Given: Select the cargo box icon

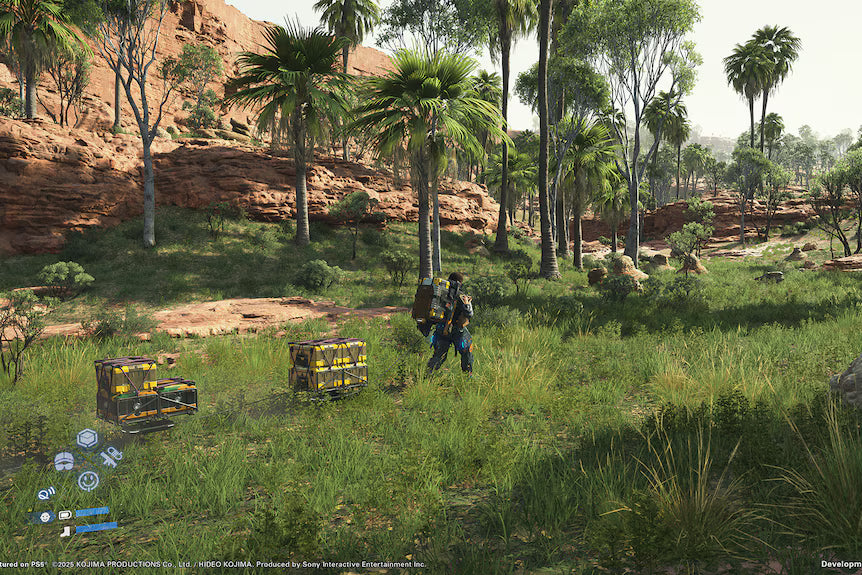Looking at the screenshot, I should [87, 438].
